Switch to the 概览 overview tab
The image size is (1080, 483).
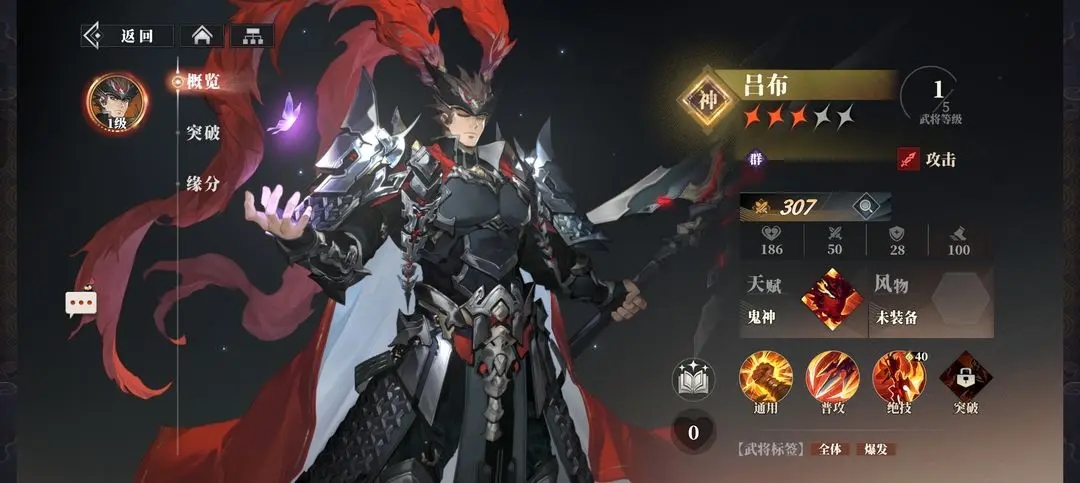point(202,82)
